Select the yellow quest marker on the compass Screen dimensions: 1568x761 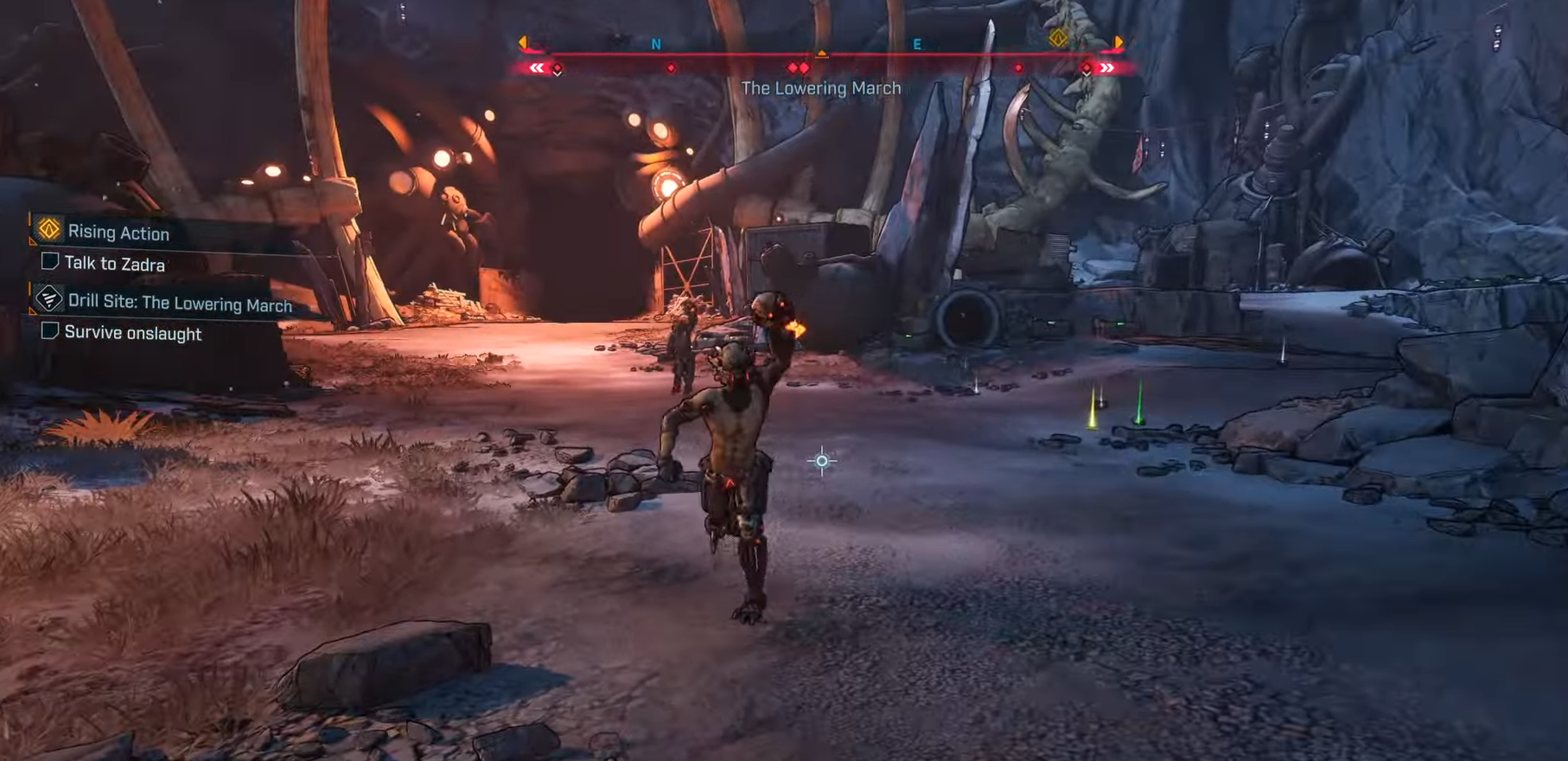click(1059, 38)
